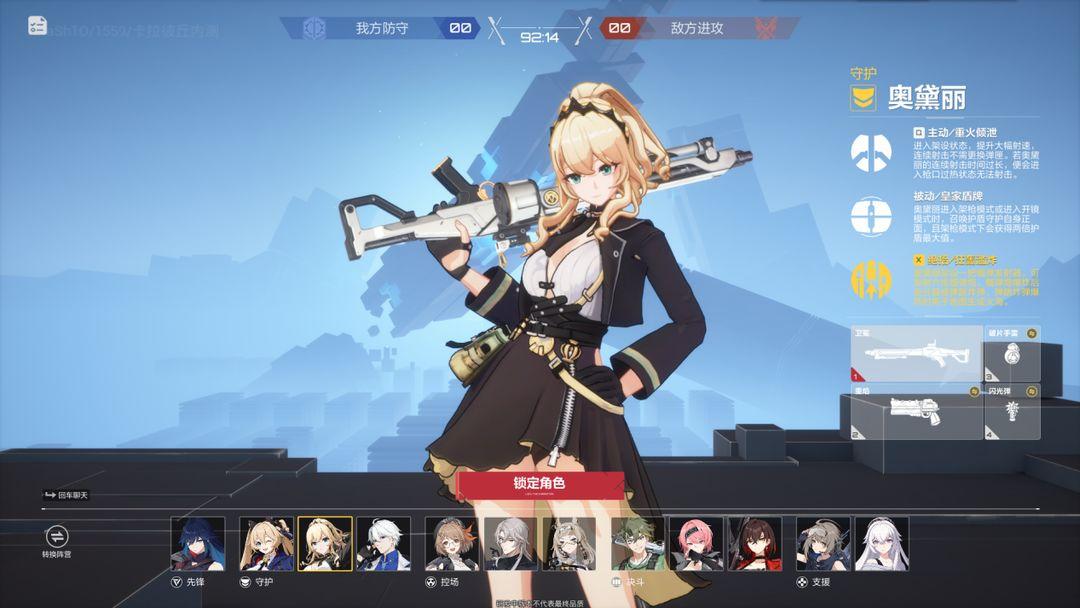This screenshot has width=1080, height=608.
Task: Choose the dark red-haired duelist portrait
Action: [755, 543]
